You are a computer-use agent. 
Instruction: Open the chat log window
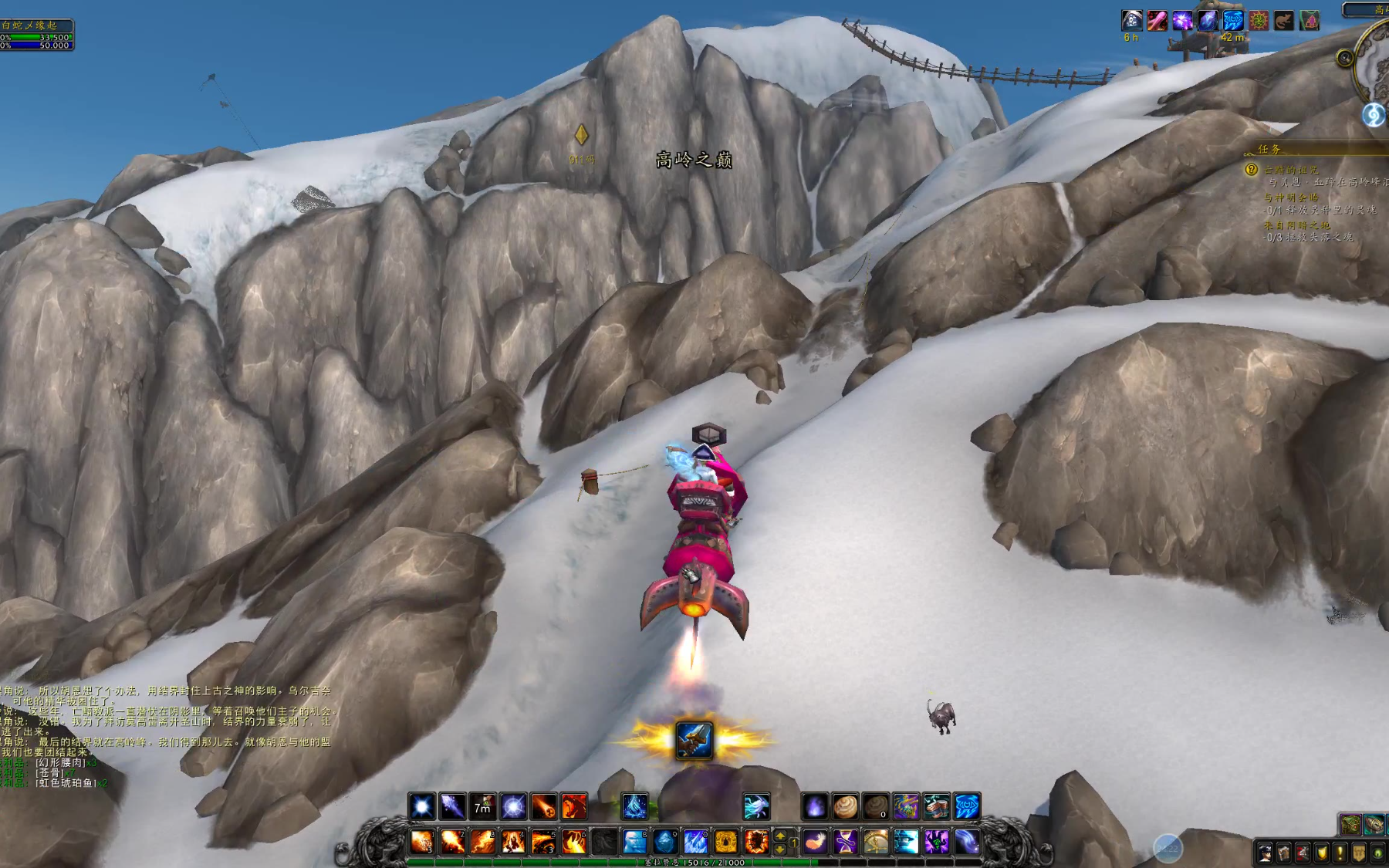154,733
